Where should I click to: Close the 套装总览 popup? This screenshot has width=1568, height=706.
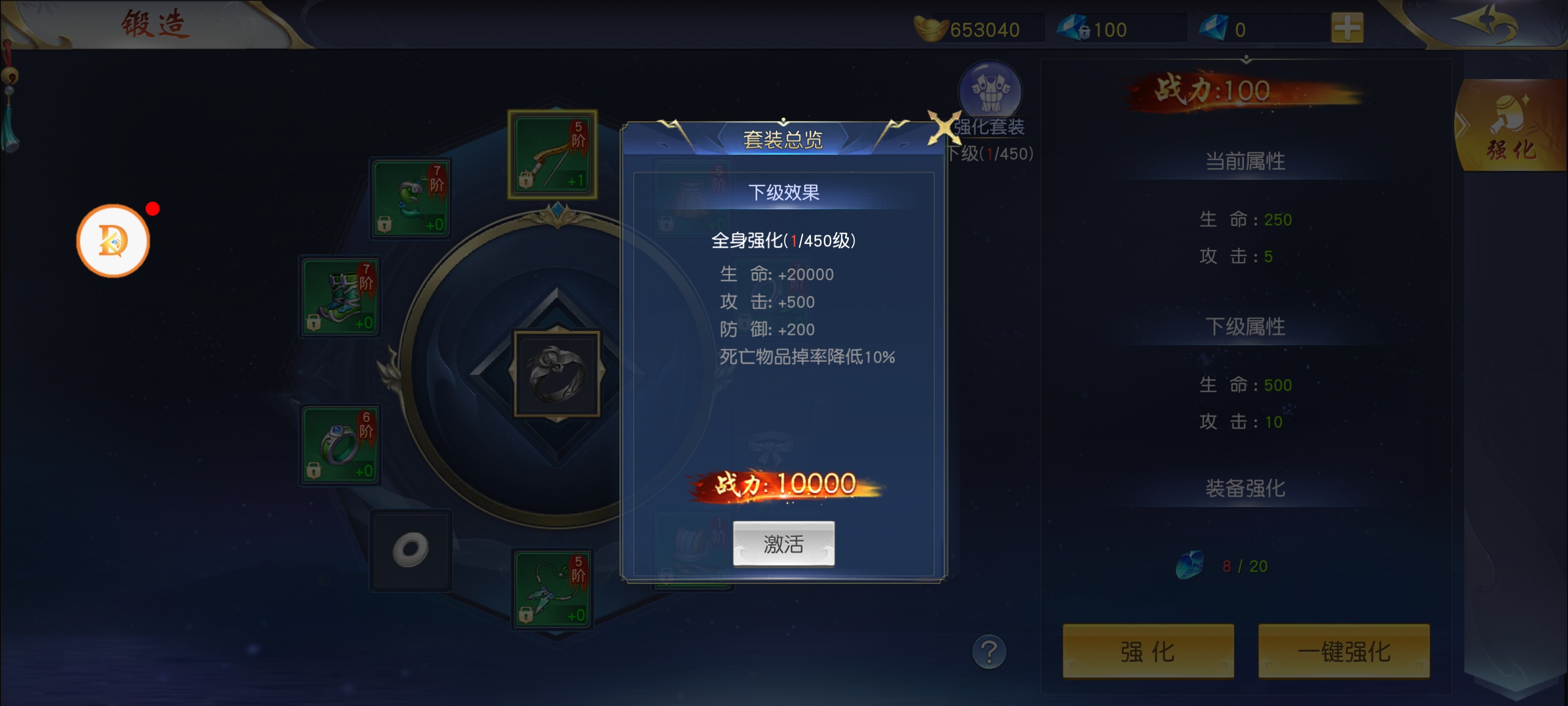click(943, 128)
